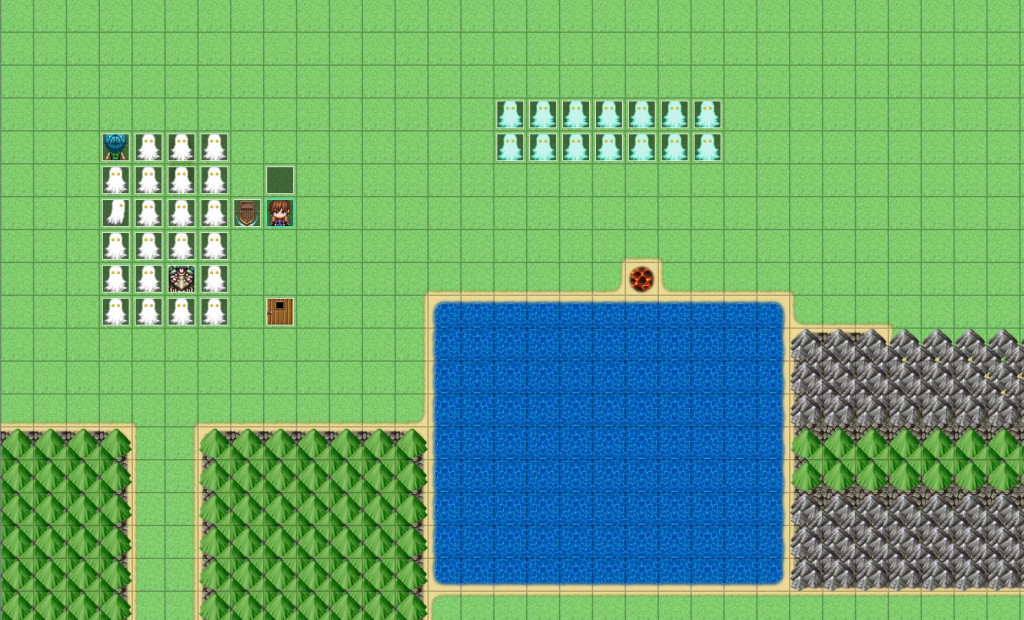Select the side-facing white ghost event tile

click(116, 213)
